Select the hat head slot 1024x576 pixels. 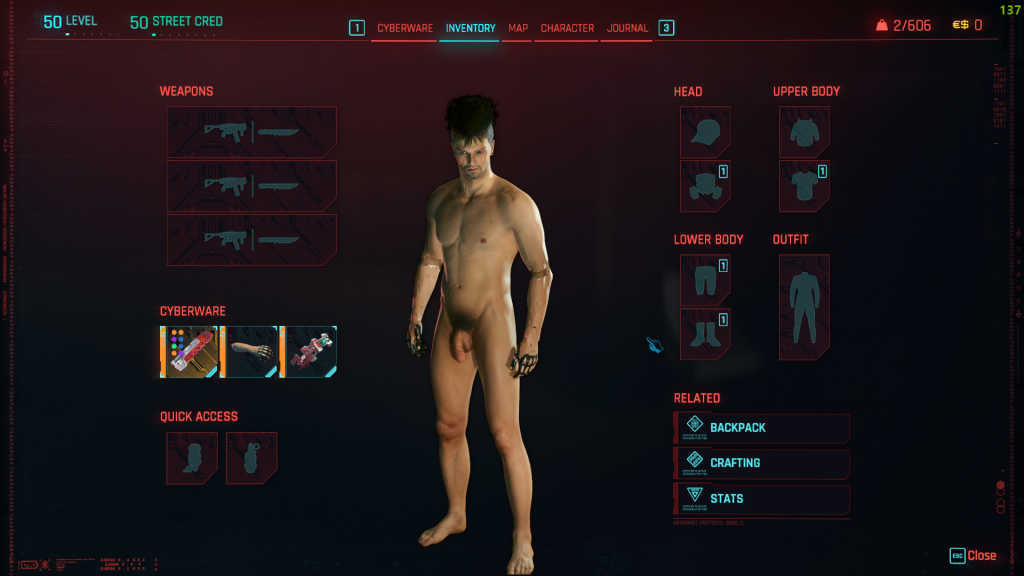coord(705,132)
